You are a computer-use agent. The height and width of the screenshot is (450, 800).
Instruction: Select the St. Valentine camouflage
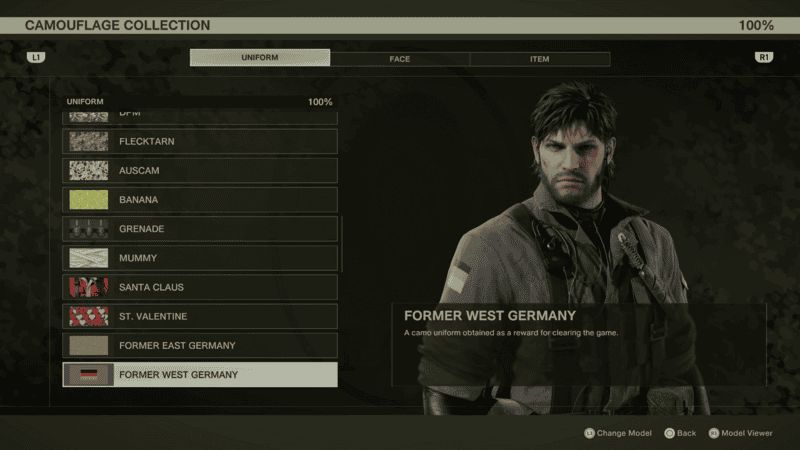pyautogui.click(x=200, y=316)
